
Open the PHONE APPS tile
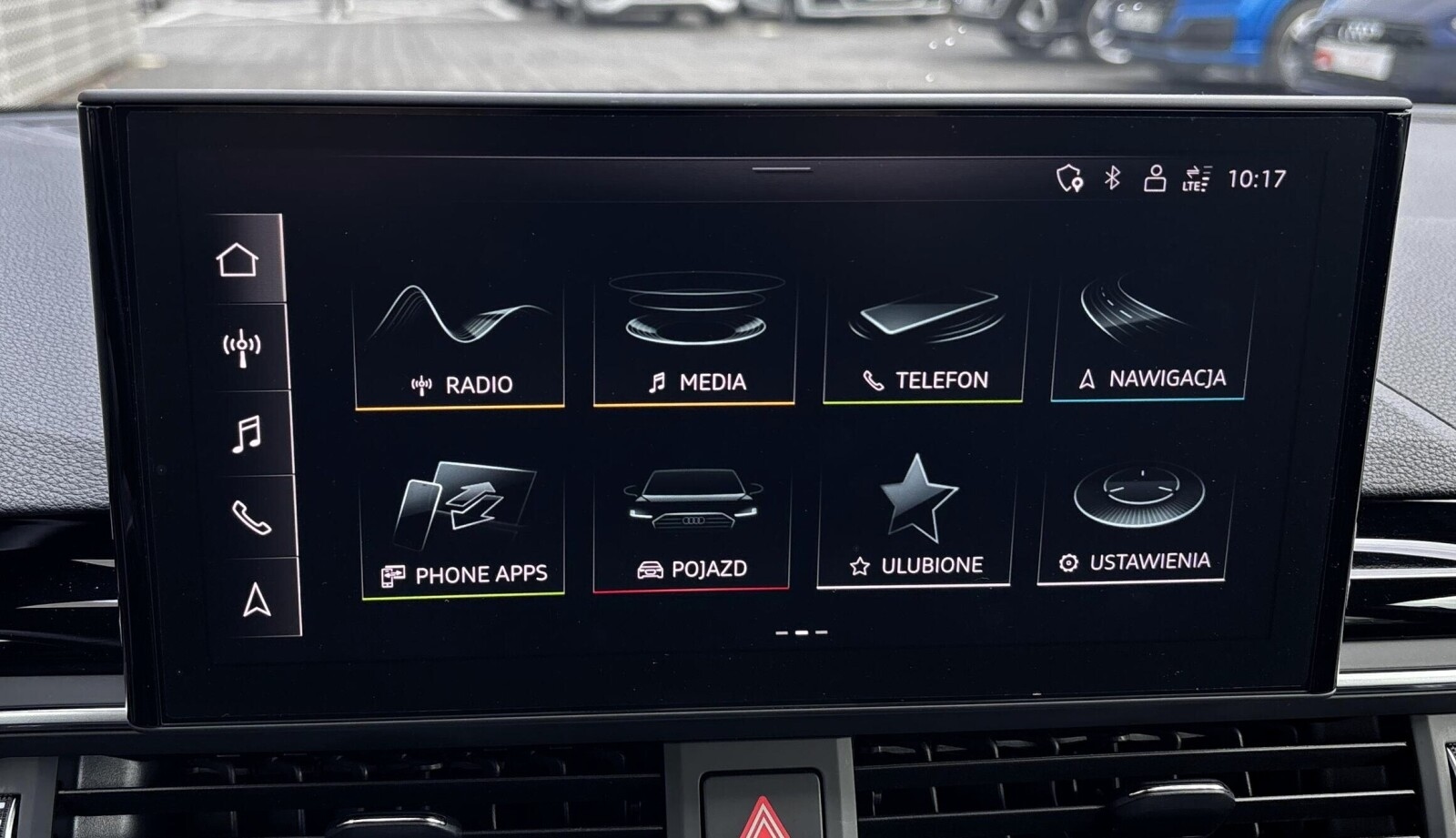point(463,530)
